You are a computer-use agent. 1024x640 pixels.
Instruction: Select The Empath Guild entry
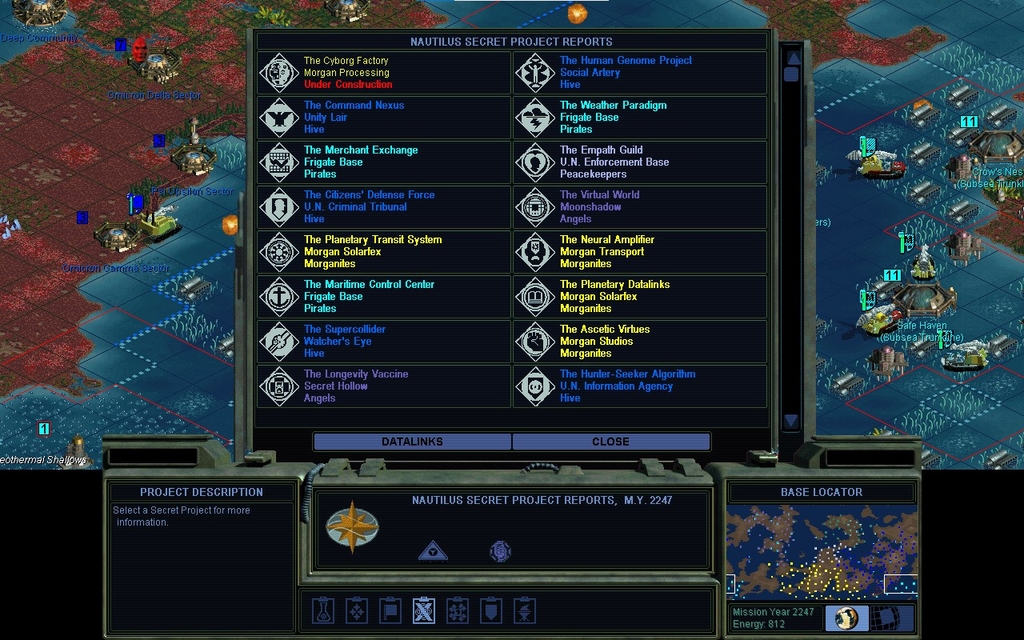[x=640, y=162]
